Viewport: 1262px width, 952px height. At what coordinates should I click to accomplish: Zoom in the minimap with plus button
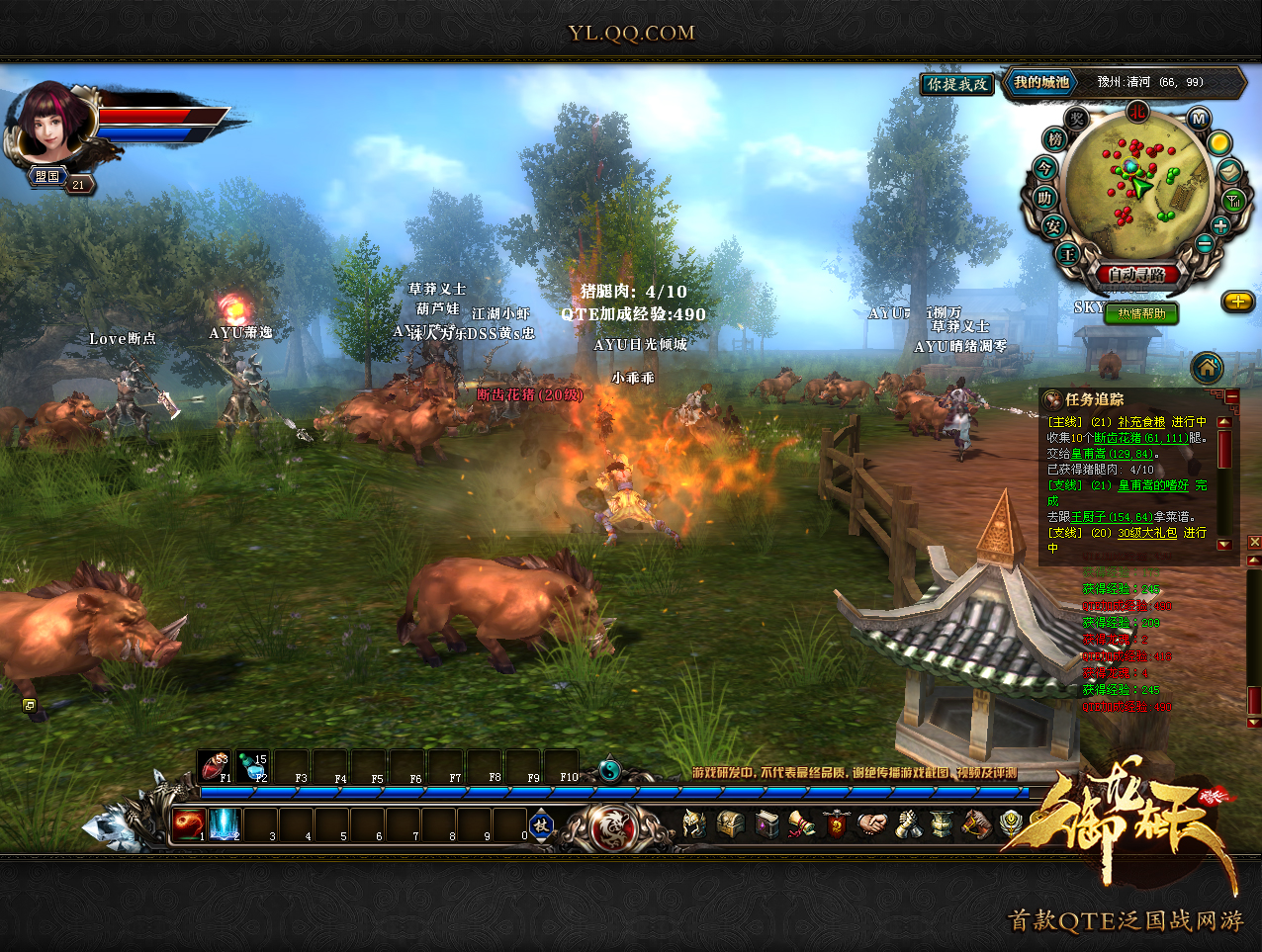(x=1220, y=225)
